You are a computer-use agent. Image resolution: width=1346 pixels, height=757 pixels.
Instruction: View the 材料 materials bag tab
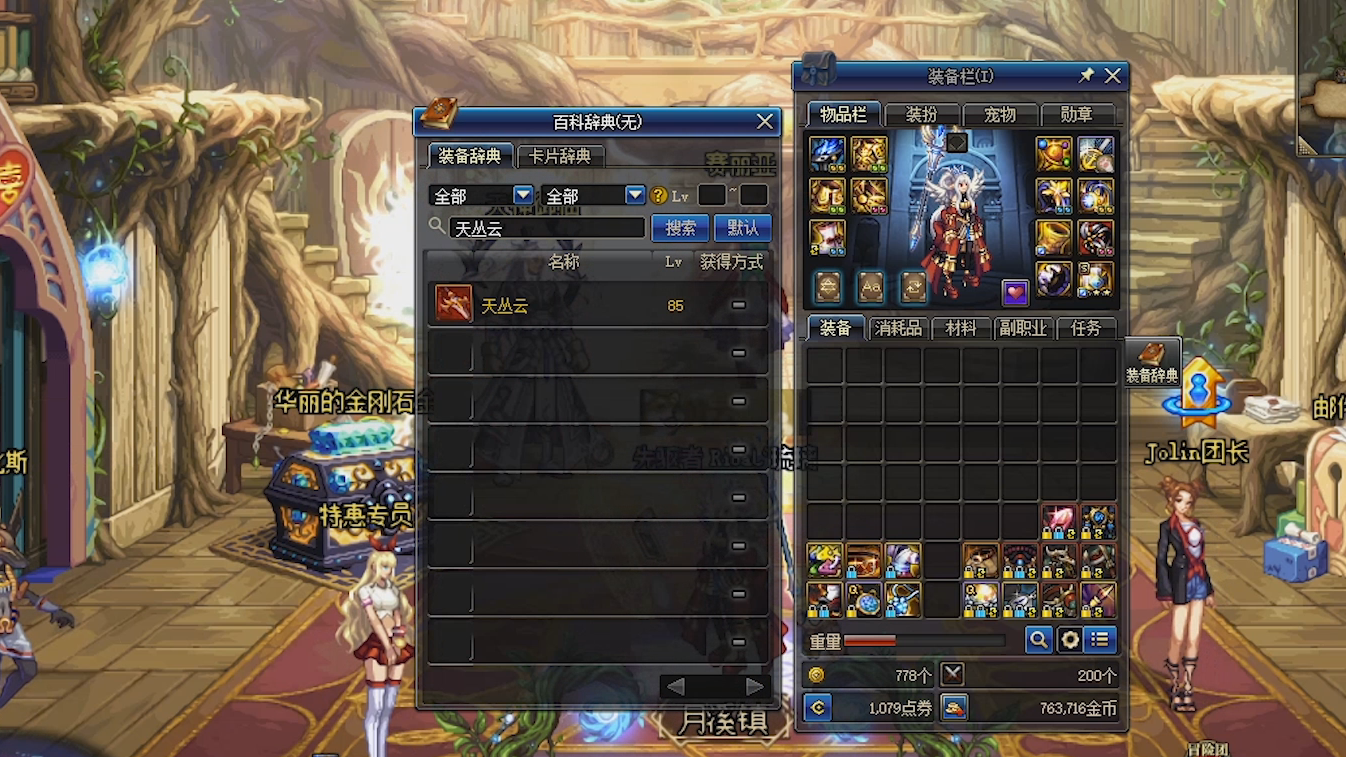pyautogui.click(x=960, y=328)
